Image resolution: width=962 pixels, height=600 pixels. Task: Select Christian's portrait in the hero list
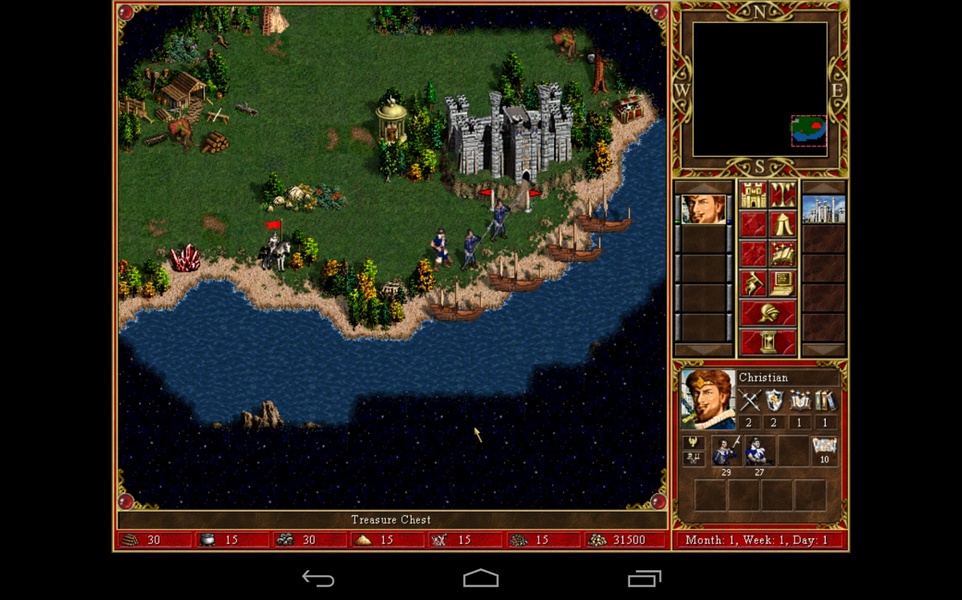tap(703, 210)
